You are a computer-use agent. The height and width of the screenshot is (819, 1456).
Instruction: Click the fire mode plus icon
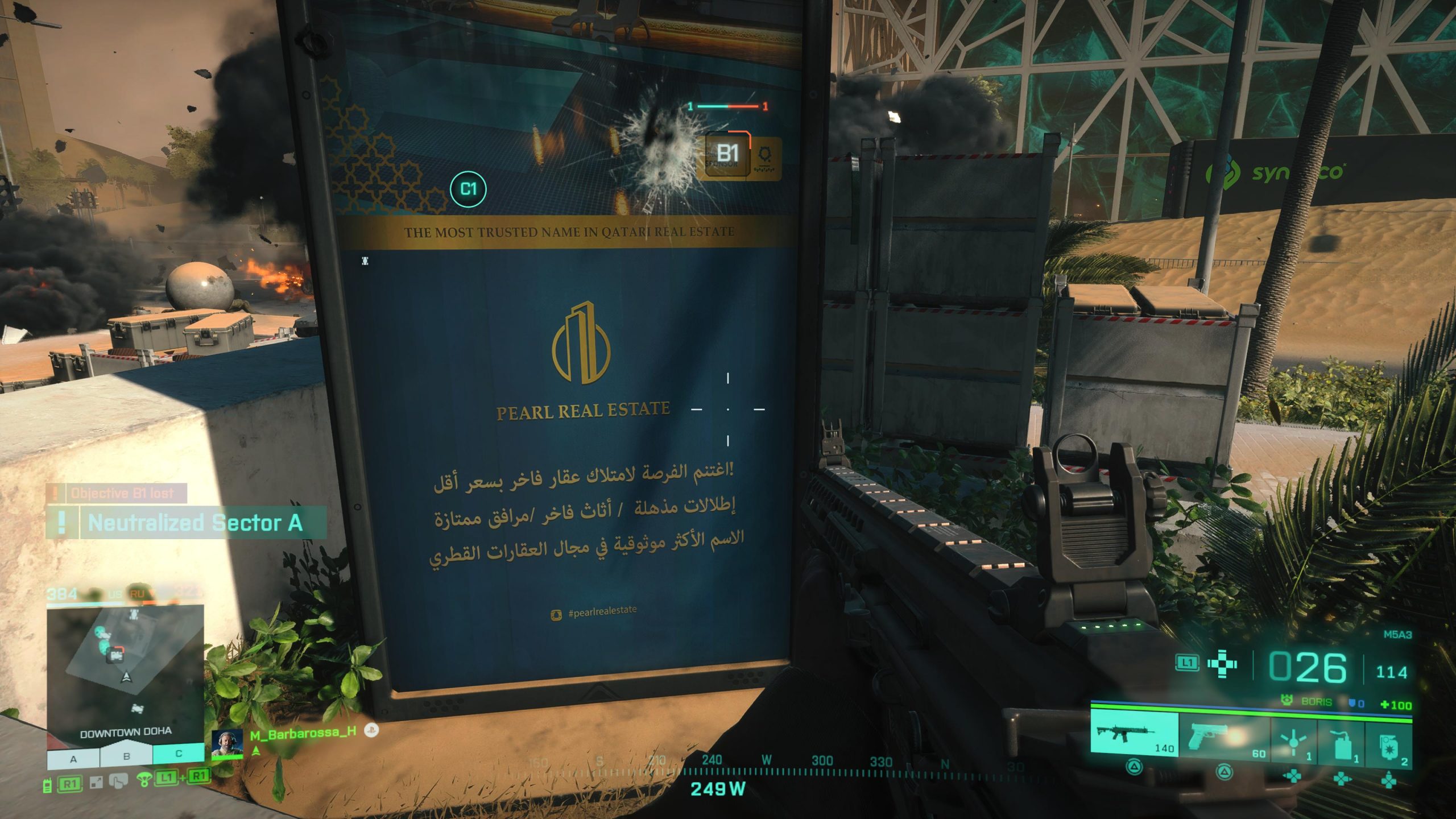tap(1222, 664)
